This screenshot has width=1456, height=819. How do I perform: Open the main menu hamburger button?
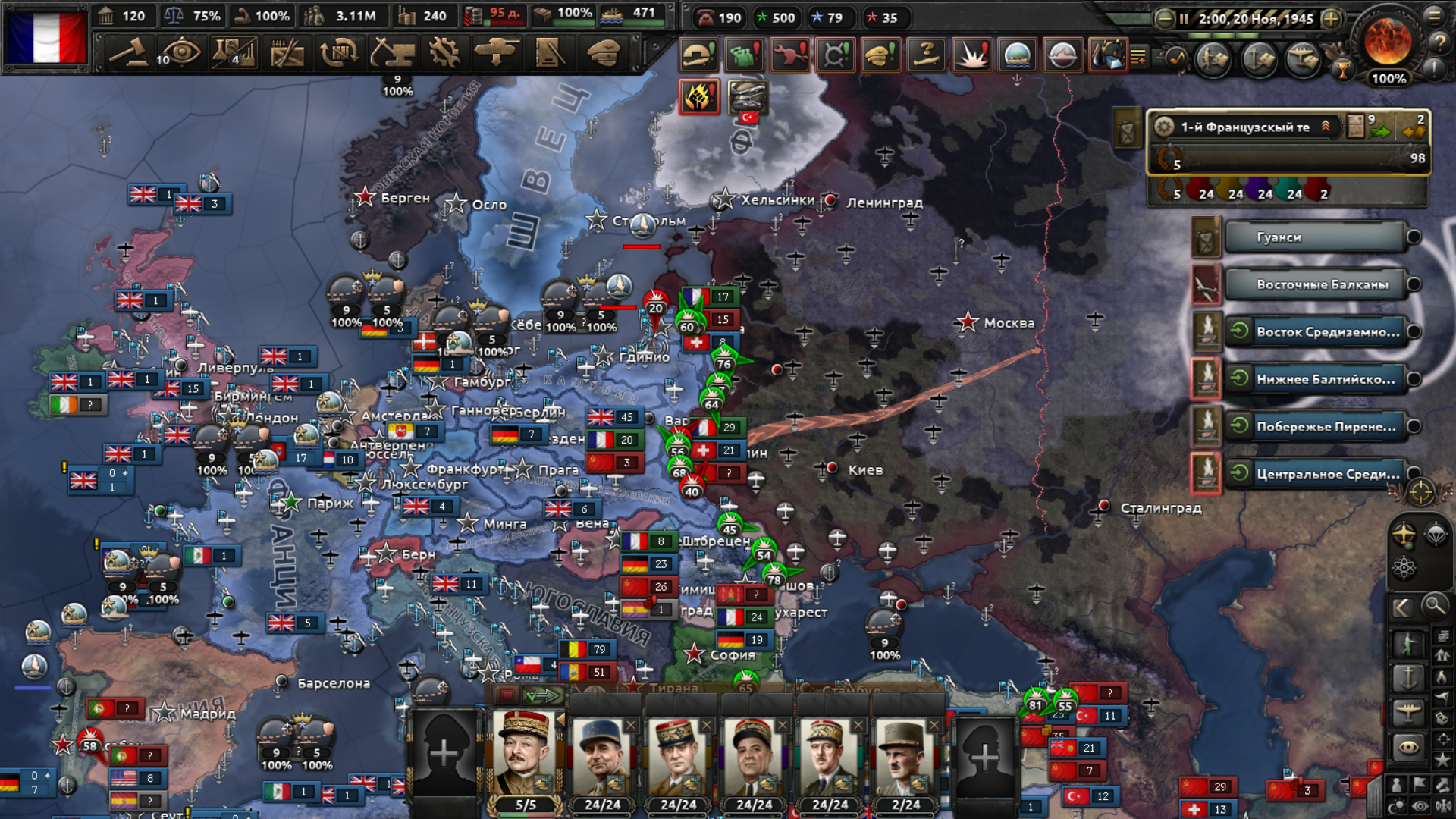point(1435,15)
